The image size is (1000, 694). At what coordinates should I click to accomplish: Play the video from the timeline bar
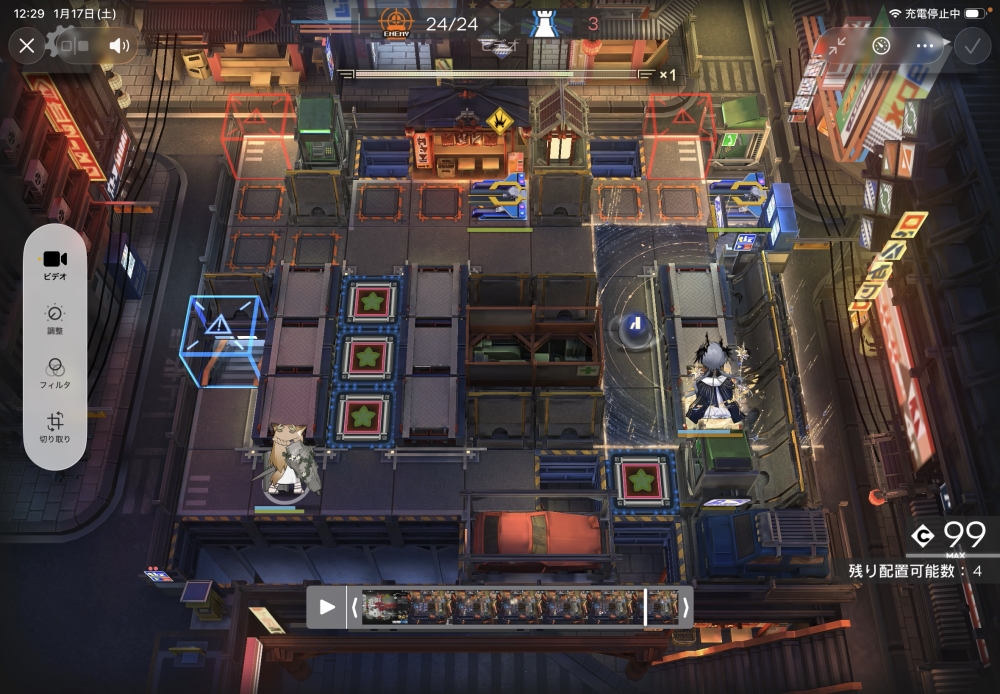(x=327, y=607)
